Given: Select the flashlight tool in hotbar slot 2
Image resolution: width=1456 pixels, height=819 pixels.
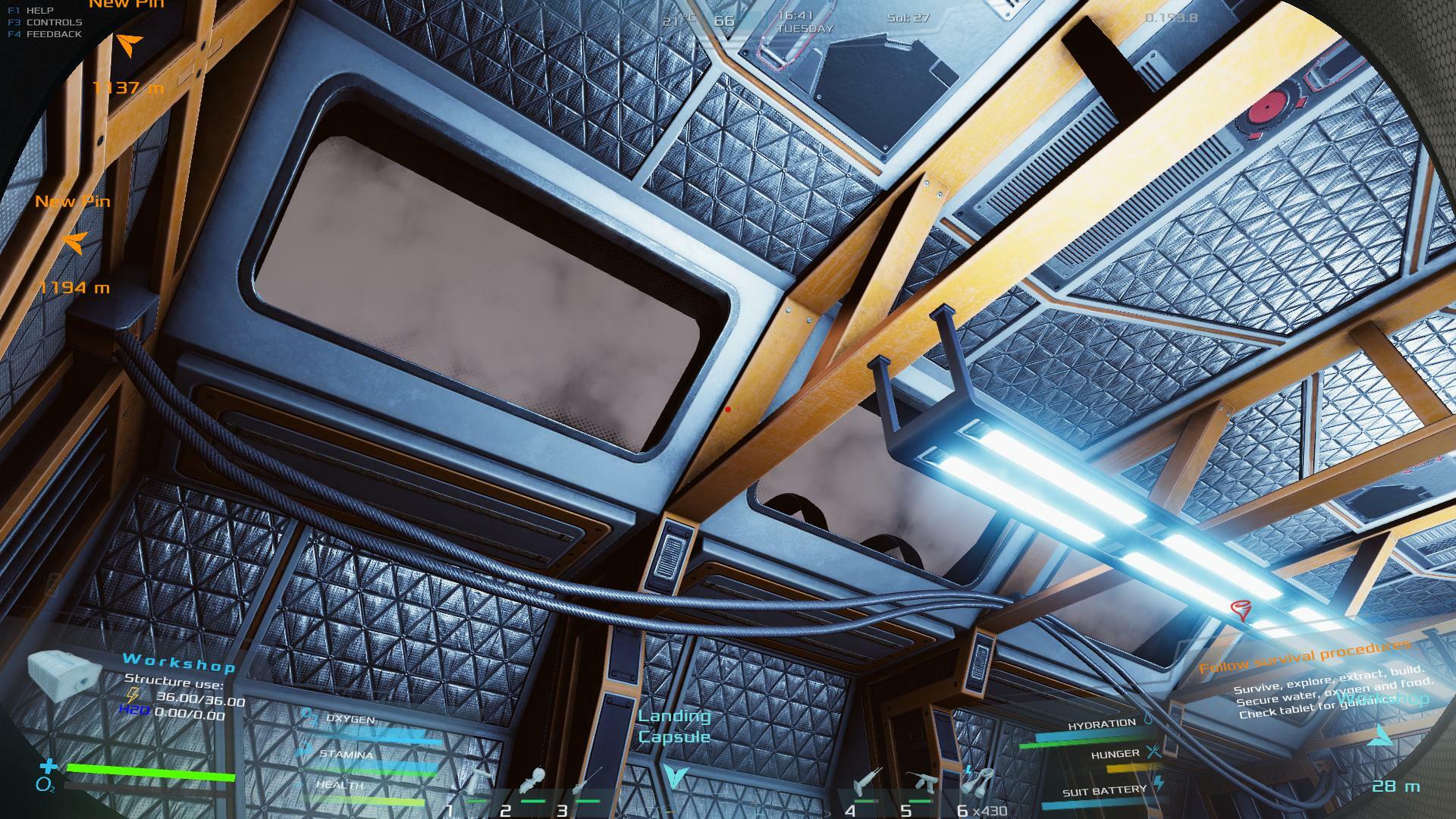Looking at the screenshot, I should [x=534, y=781].
